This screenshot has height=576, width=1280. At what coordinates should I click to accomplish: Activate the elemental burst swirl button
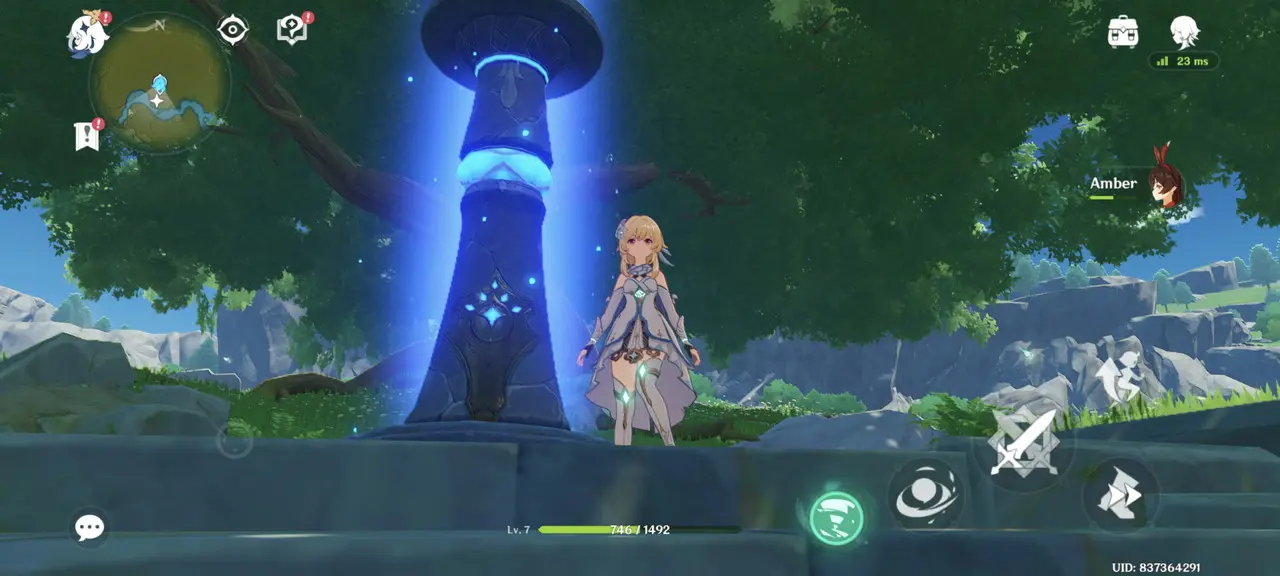(x=925, y=494)
